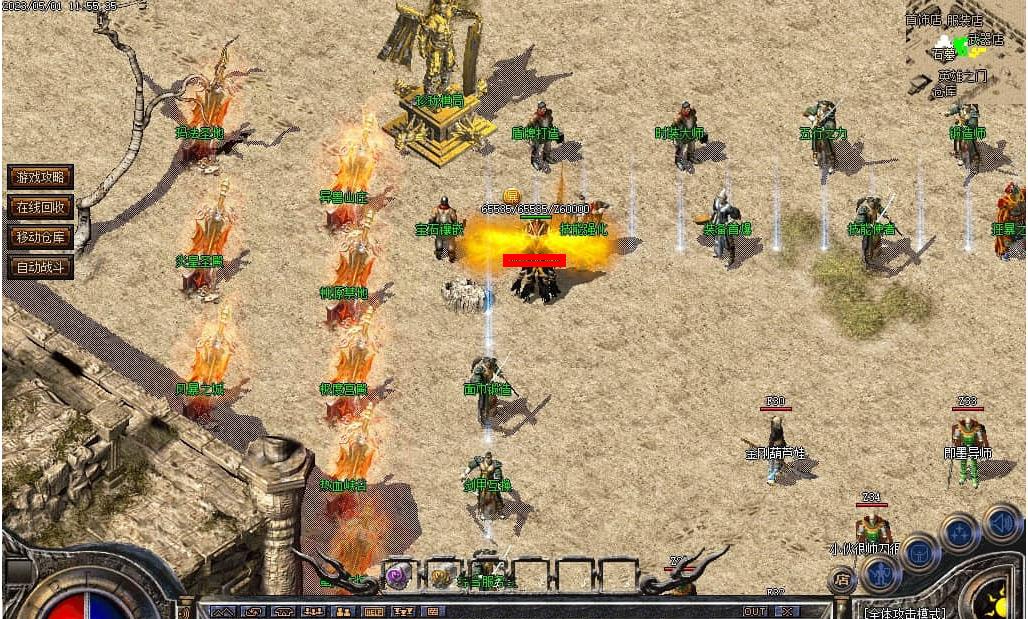The width and height of the screenshot is (1028, 619).
Task: Open the 店 shop round button
Action: click(842, 580)
